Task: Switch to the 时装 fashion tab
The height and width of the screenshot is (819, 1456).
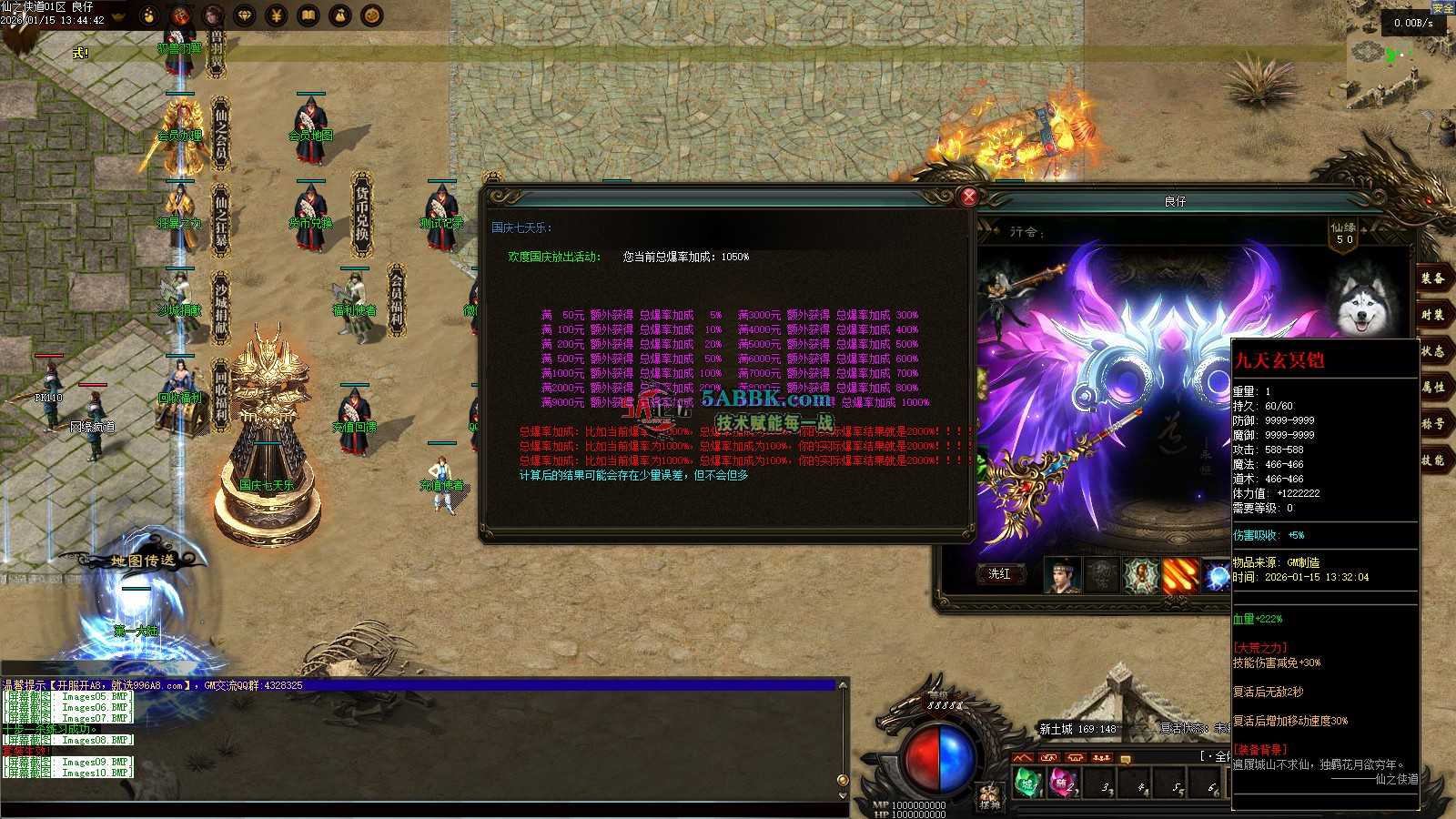Action: pyautogui.click(x=1432, y=315)
